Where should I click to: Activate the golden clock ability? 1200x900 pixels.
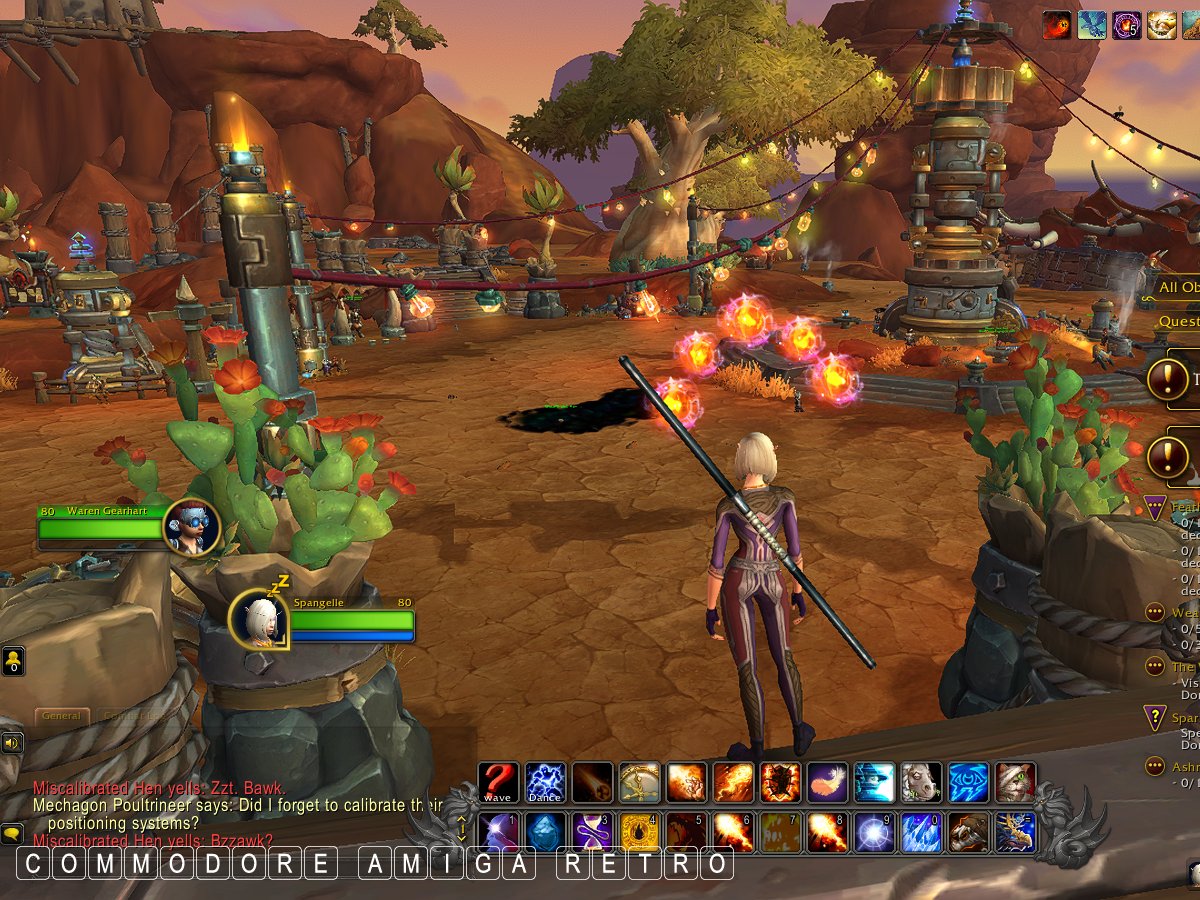tap(639, 782)
